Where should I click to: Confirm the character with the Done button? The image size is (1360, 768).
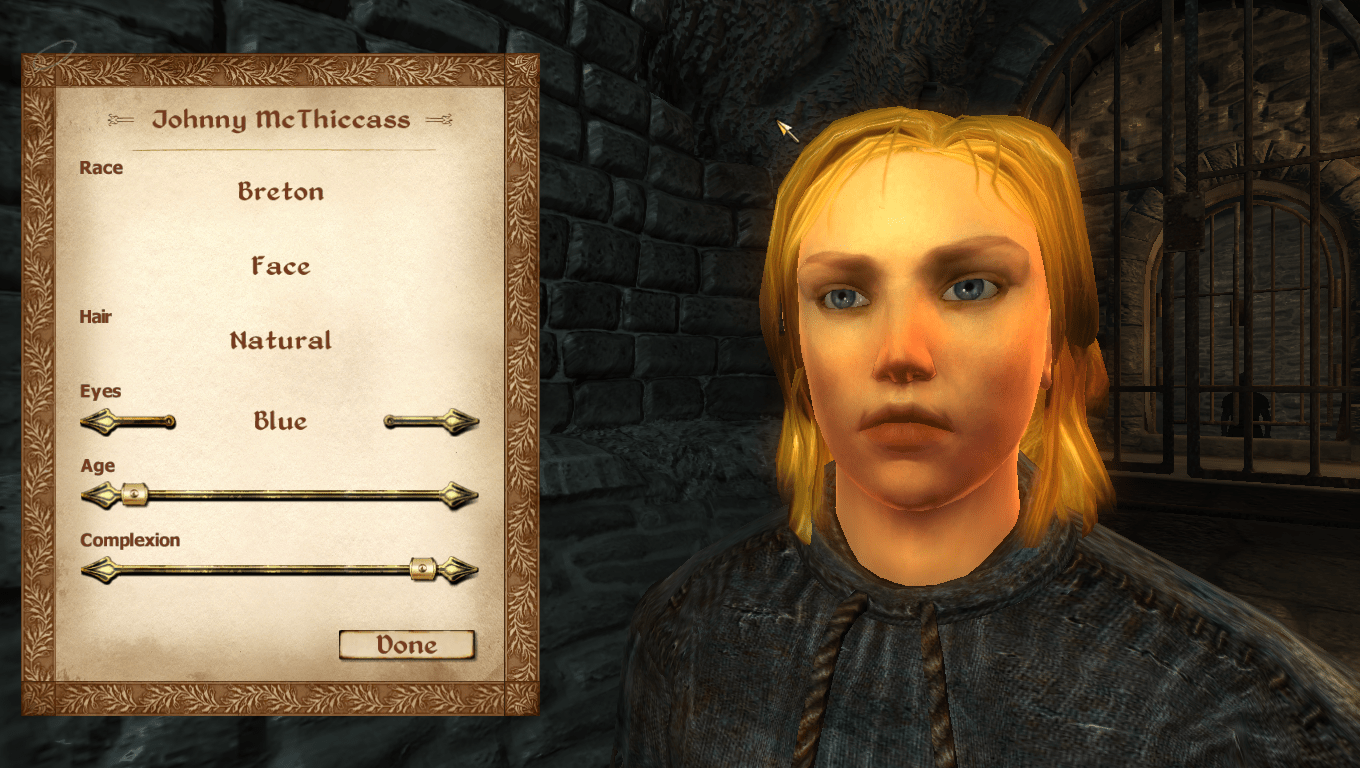(406, 645)
